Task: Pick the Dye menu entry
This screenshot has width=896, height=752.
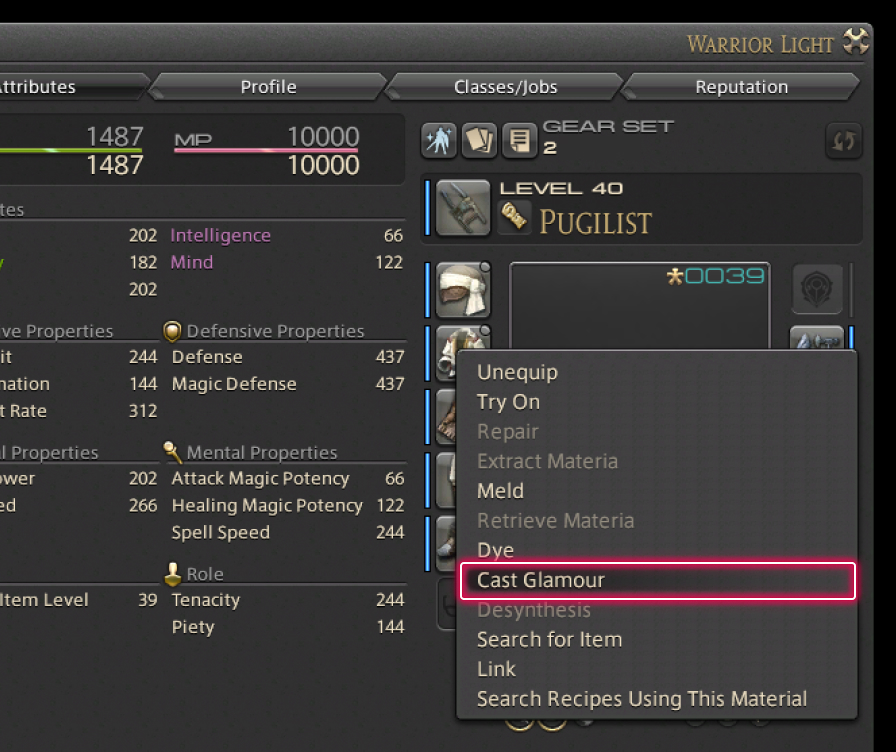Action: click(495, 550)
